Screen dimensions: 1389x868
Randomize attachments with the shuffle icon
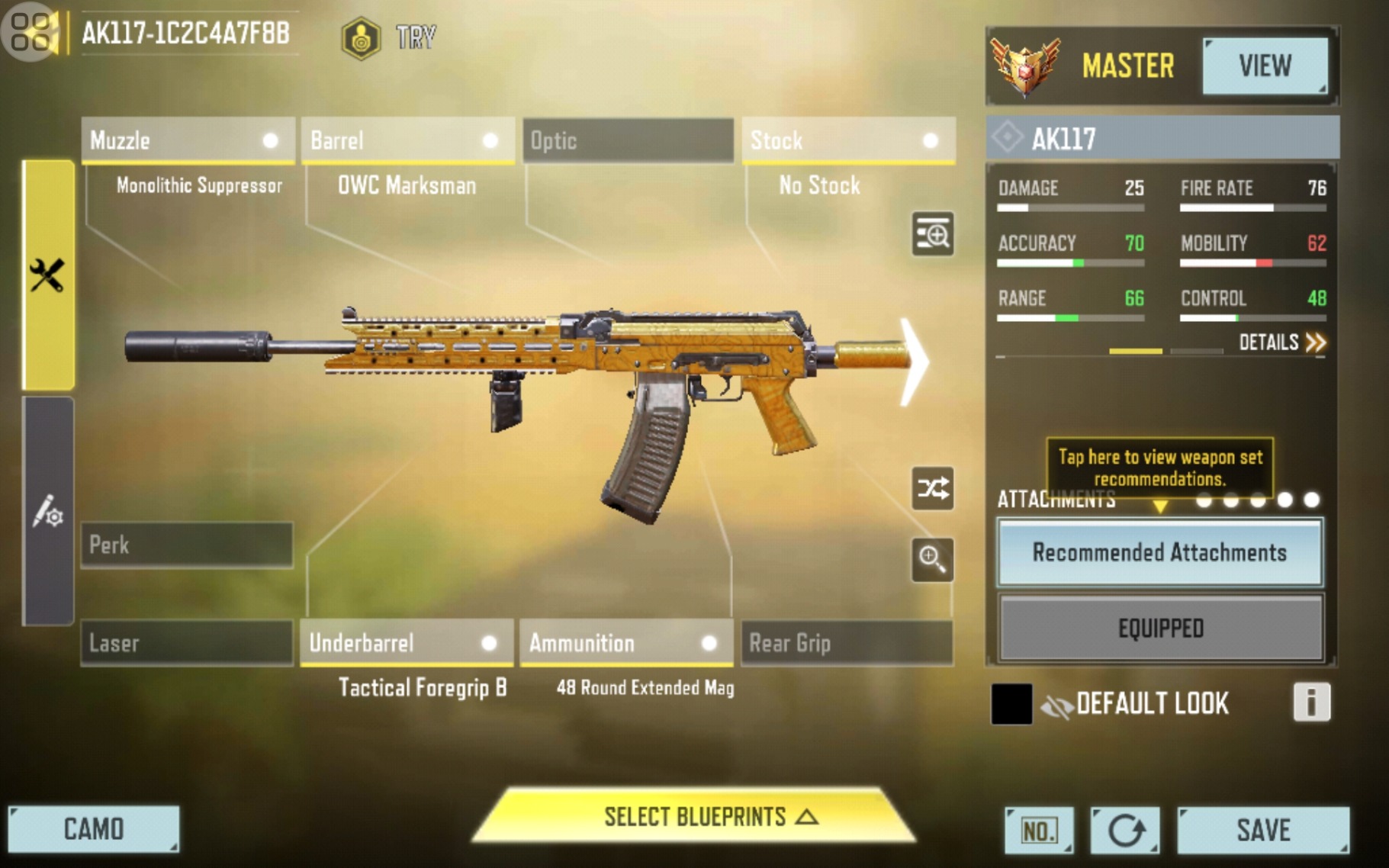click(x=933, y=488)
